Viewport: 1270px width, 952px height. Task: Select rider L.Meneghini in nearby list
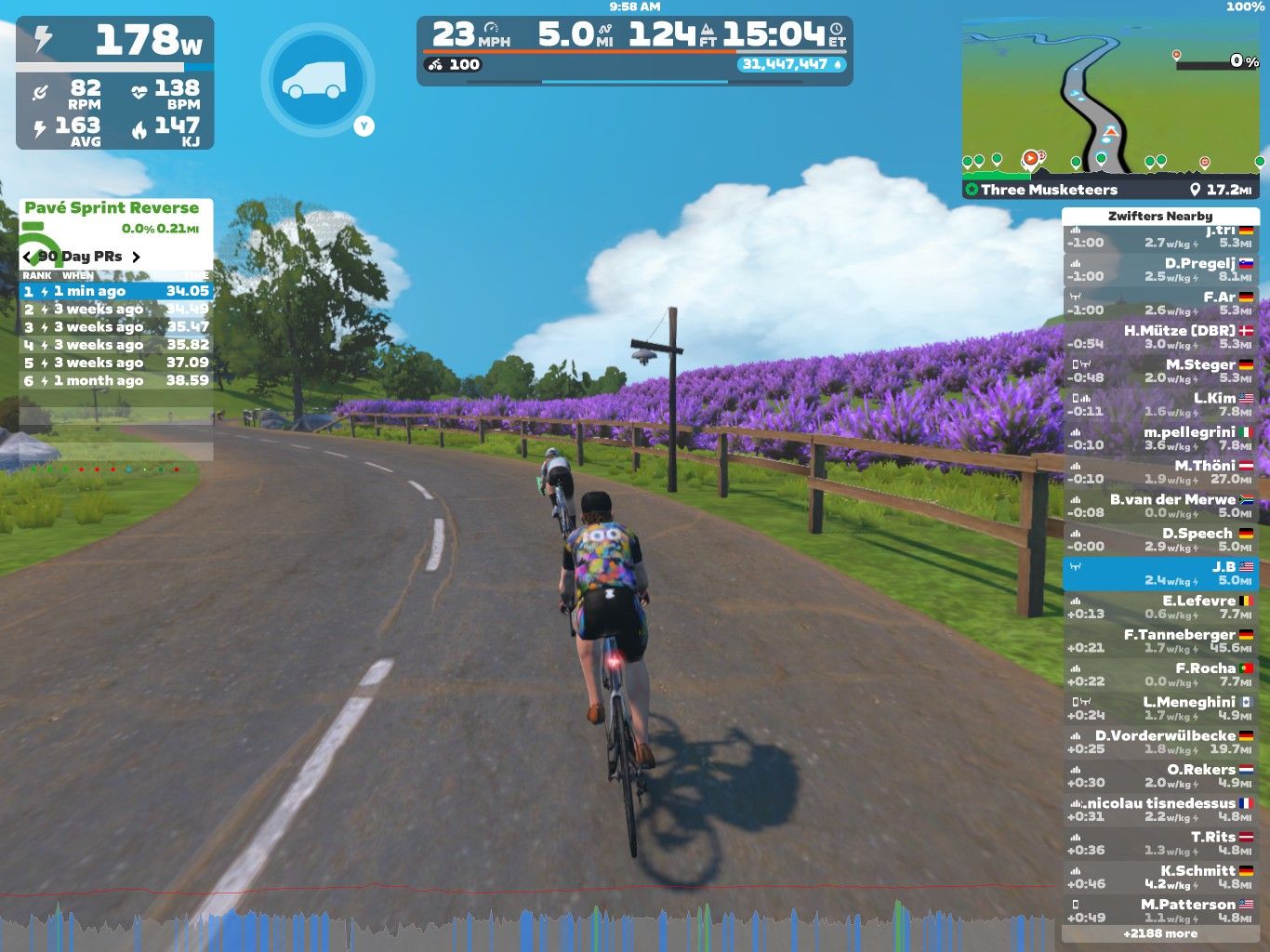[1159, 708]
